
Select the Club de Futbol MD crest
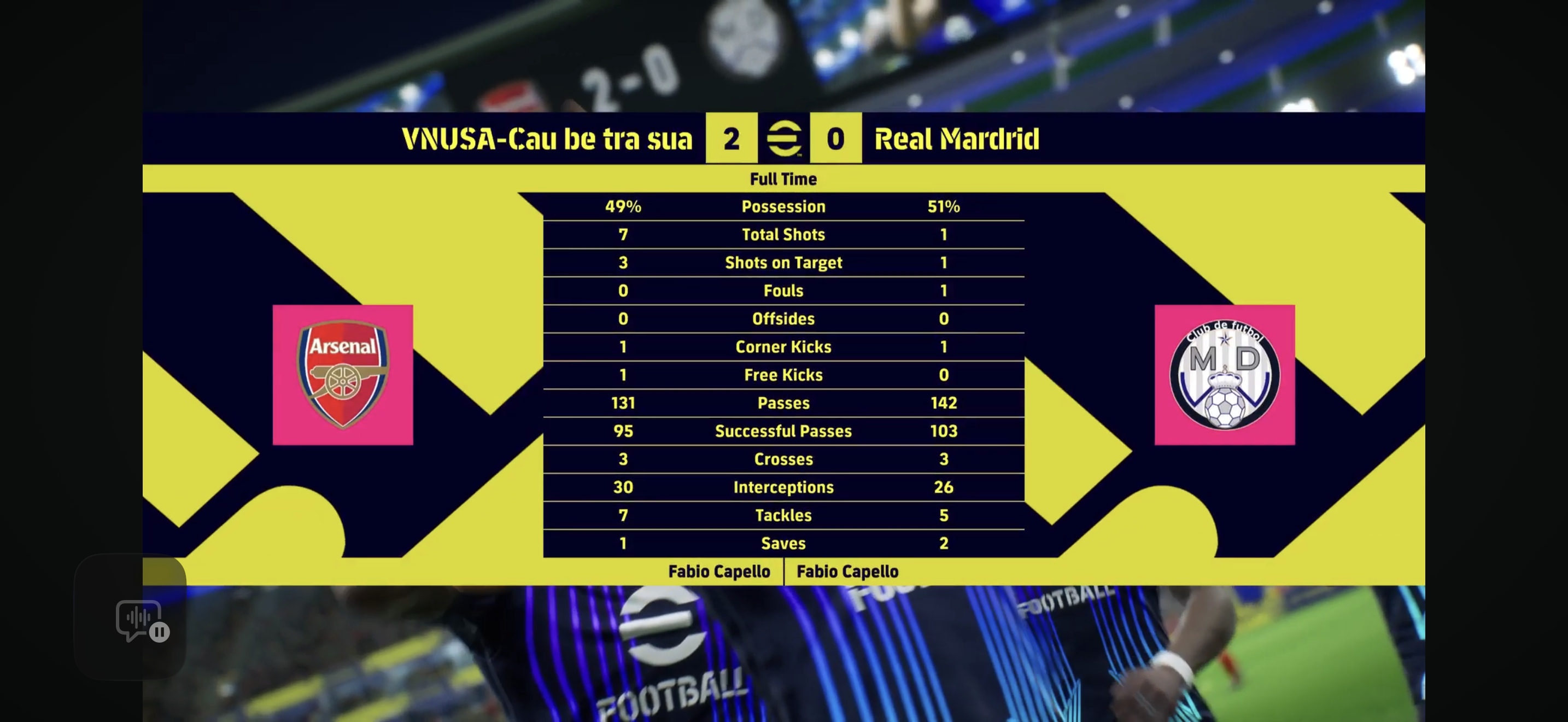pyautogui.click(x=1225, y=373)
